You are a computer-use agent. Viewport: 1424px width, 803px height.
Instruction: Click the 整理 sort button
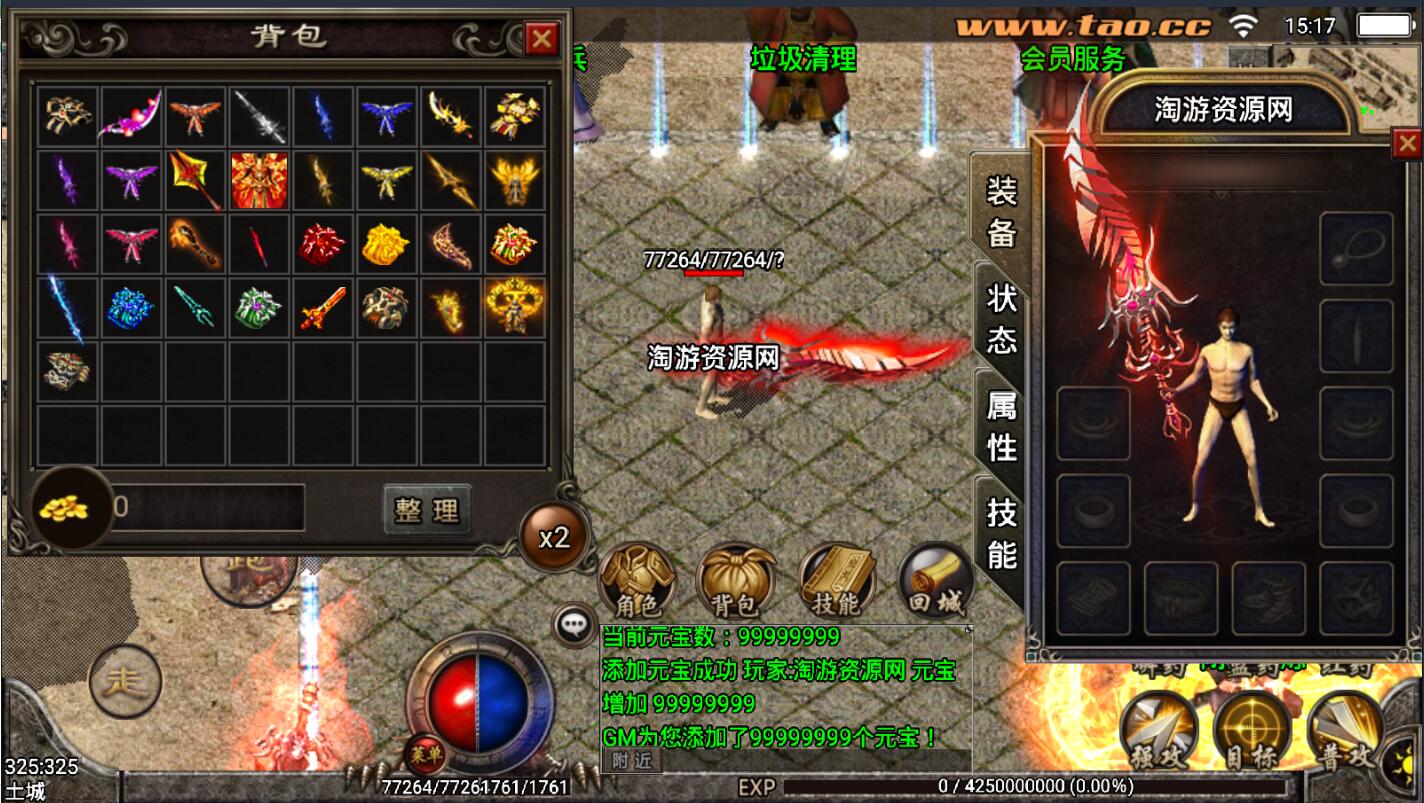pyautogui.click(x=427, y=510)
